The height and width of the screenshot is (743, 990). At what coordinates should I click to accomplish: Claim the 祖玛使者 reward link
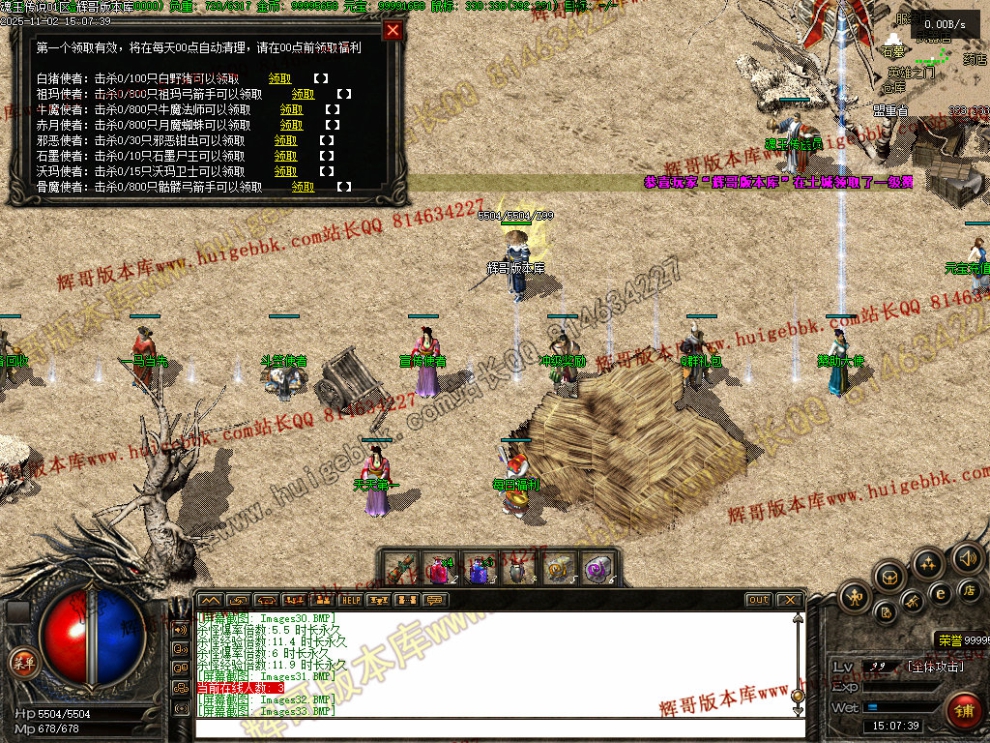point(303,94)
